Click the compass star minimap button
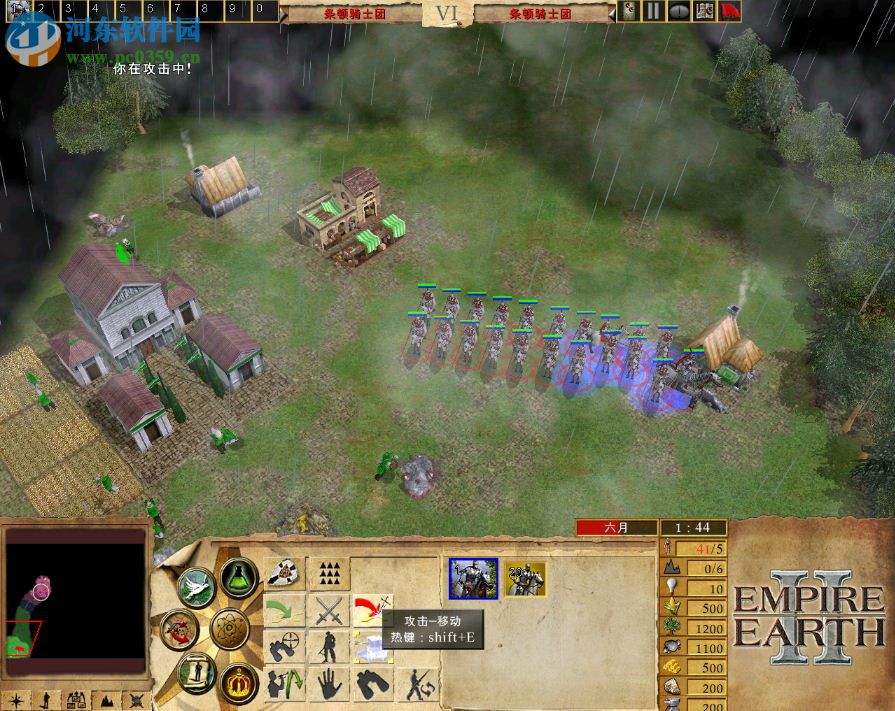895x711 pixels. [17, 700]
